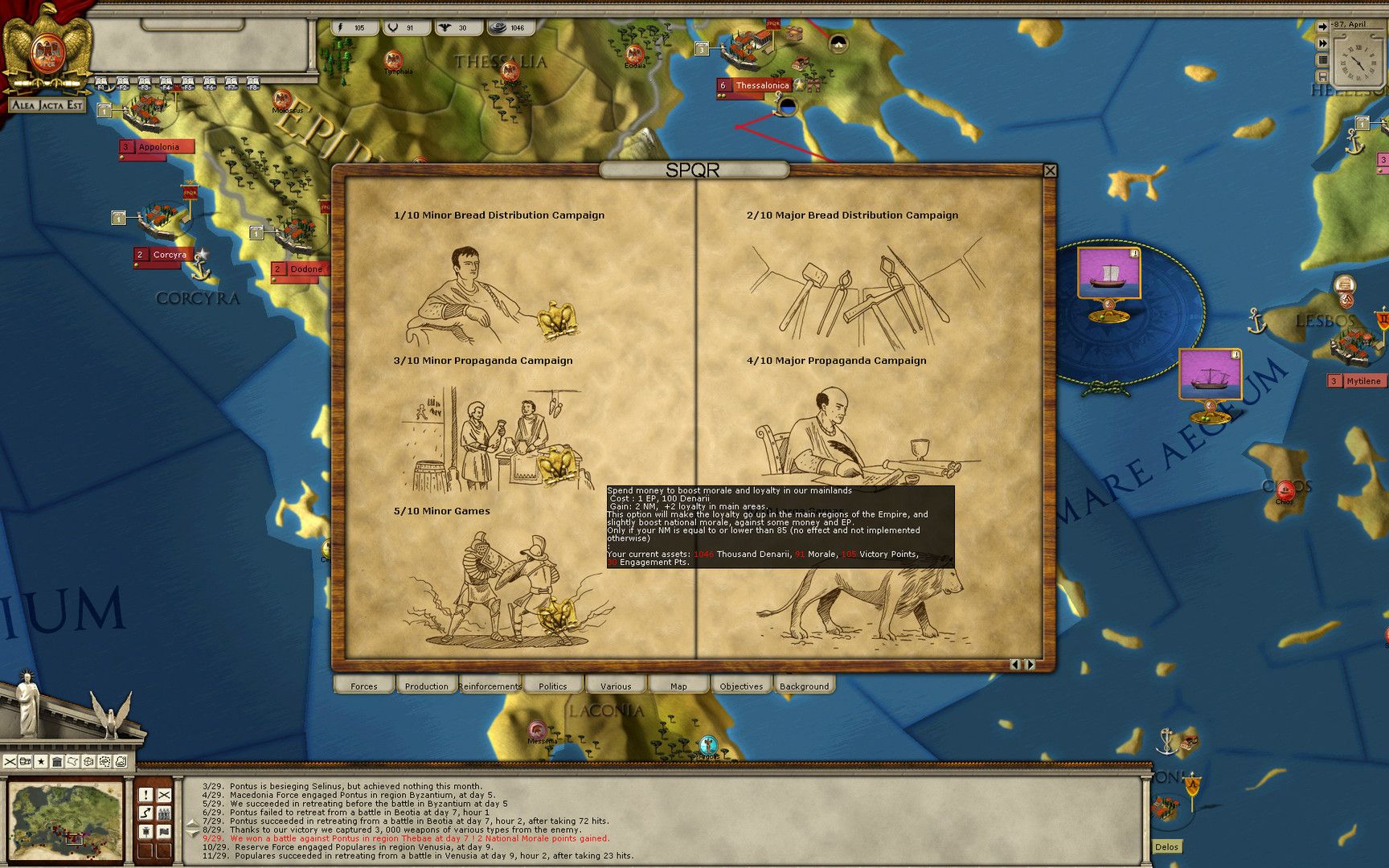This screenshot has height=868, width=1389.
Task: Open the ledger icon below the clock
Action: [1323, 59]
